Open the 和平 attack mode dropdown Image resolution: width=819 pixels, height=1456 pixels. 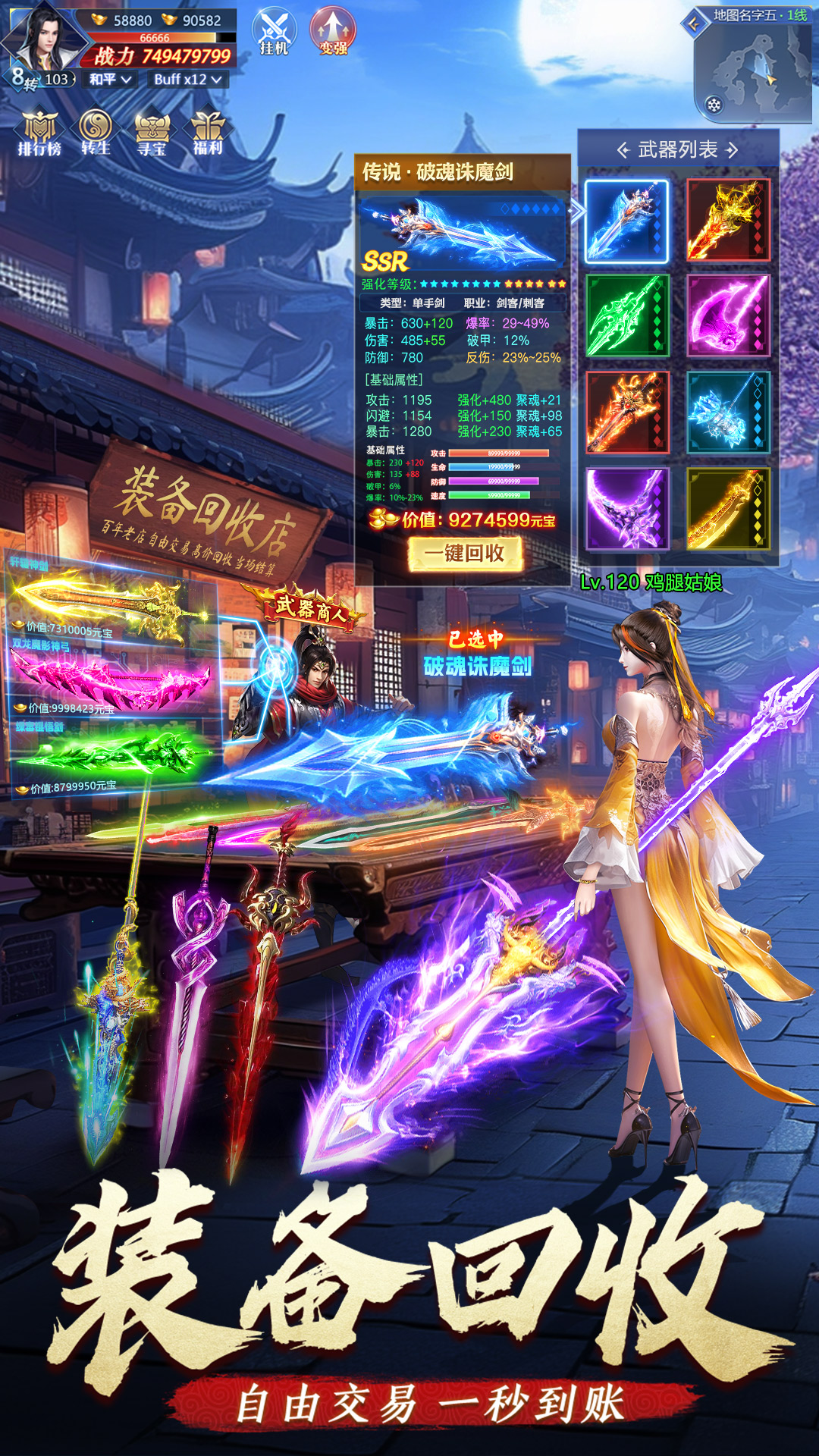point(110,80)
